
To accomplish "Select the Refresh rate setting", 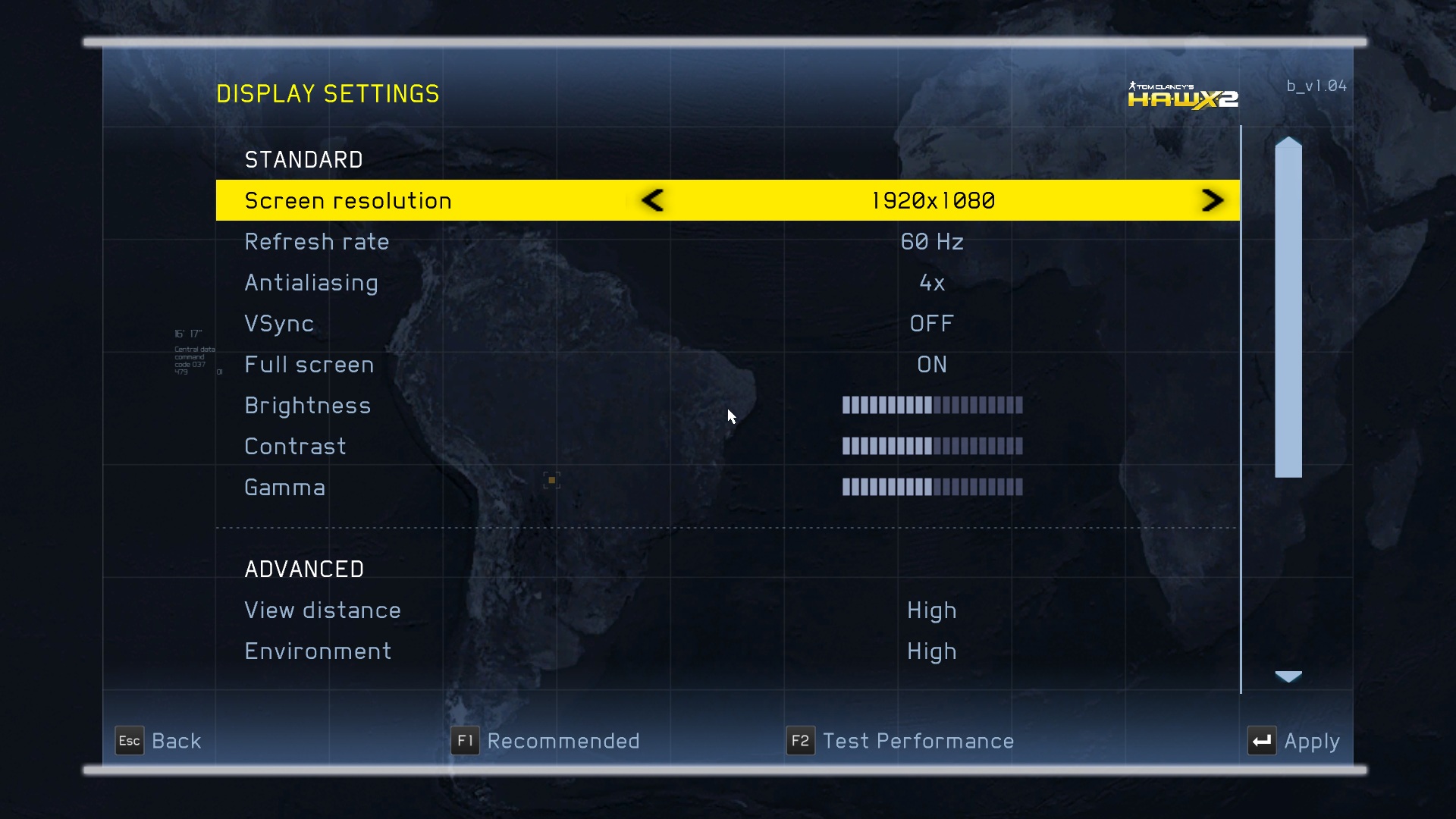I will pos(316,242).
